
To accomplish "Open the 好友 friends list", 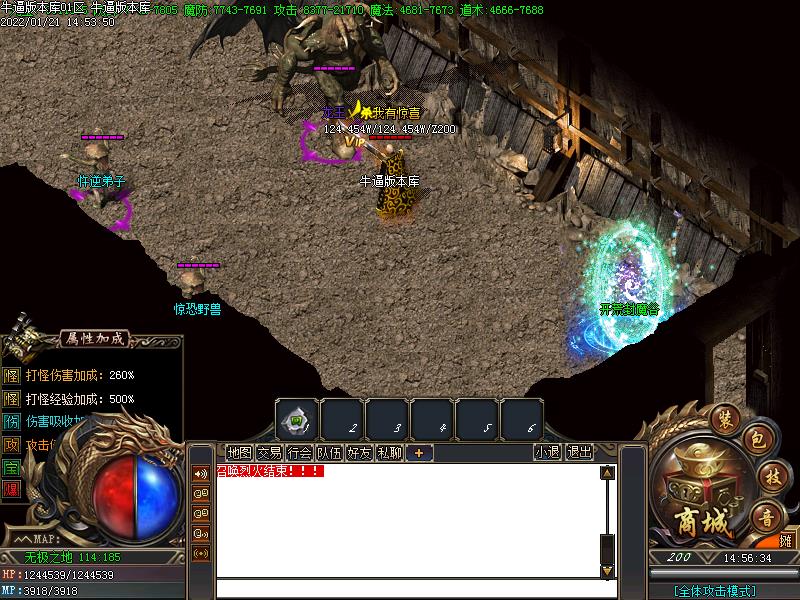I will click(x=359, y=453).
